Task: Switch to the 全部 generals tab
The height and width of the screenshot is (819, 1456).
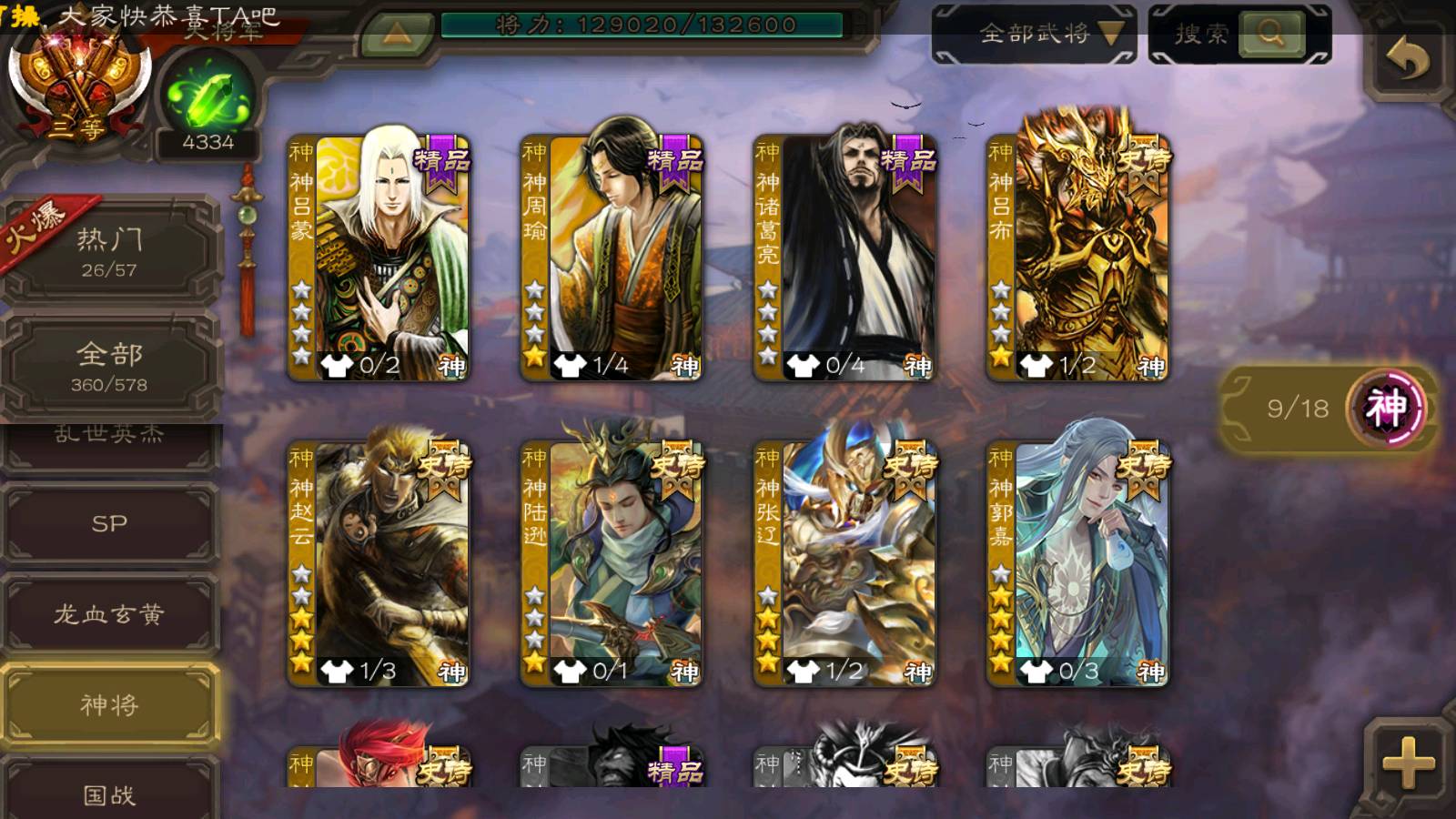Action: pos(109,366)
